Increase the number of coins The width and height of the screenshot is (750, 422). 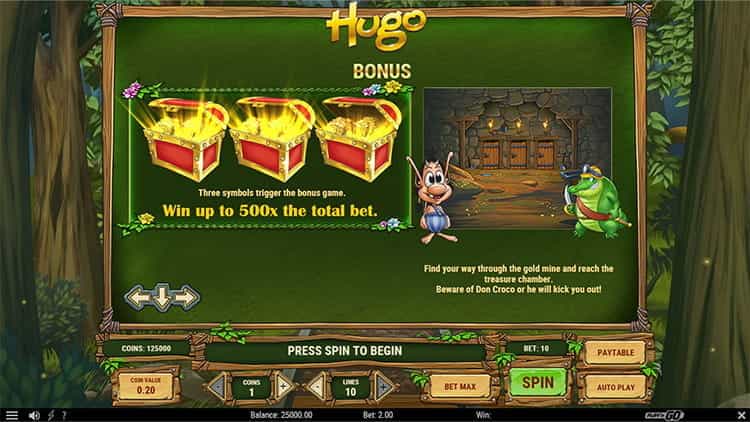pos(284,385)
